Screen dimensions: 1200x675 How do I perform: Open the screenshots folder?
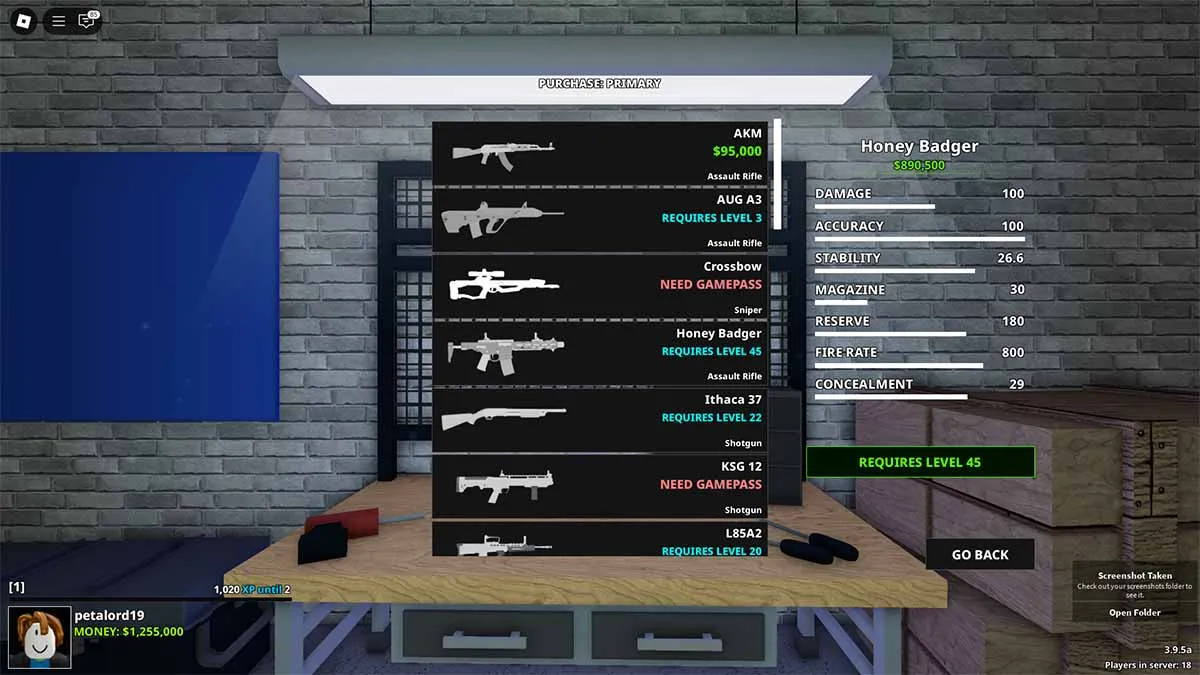pos(1134,613)
